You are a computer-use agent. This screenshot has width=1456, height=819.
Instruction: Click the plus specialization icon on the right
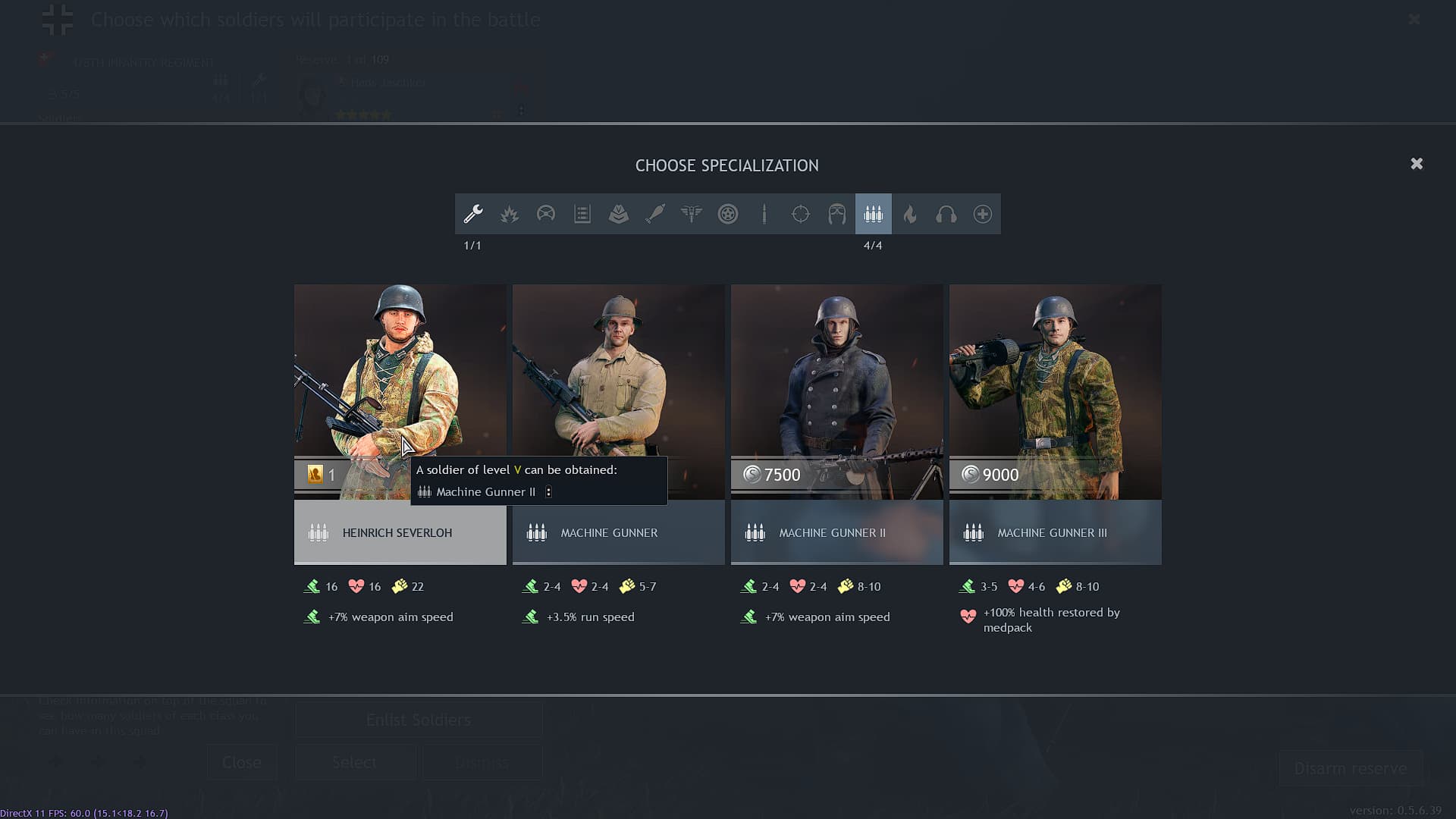(x=982, y=214)
